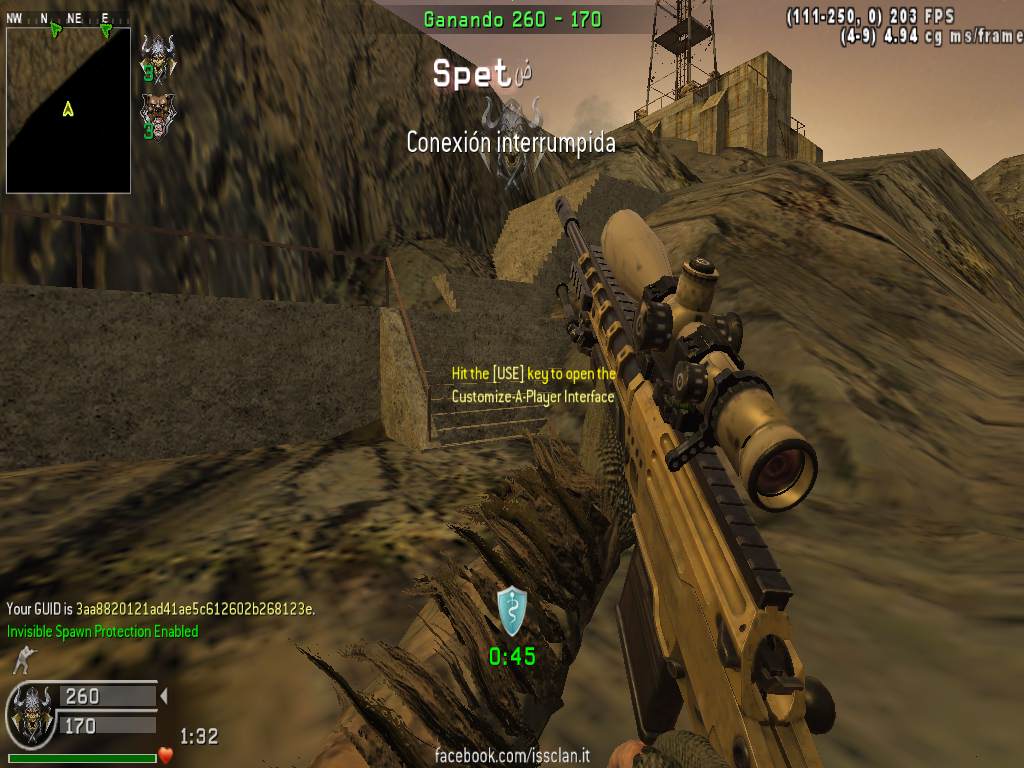Click the standing soldier stance icon

21,660
